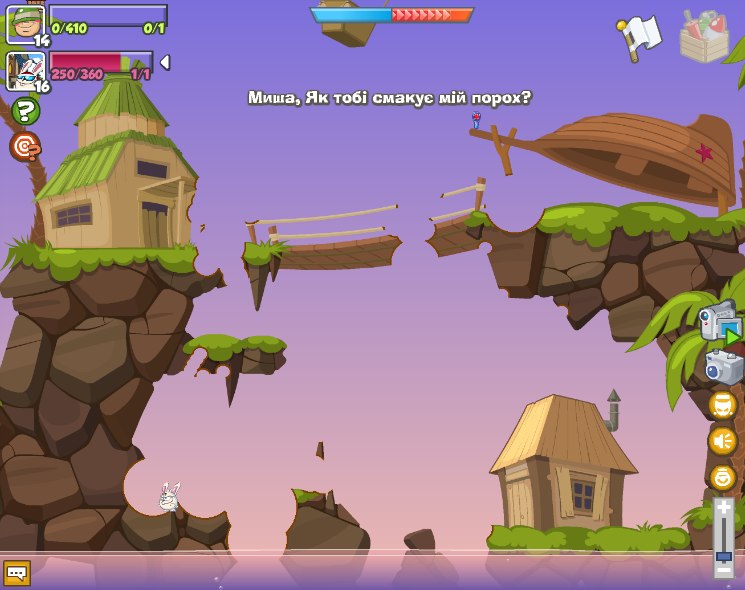Click the round orange face button above speaker
Image resolution: width=745 pixels, height=590 pixels.
[722, 404]
